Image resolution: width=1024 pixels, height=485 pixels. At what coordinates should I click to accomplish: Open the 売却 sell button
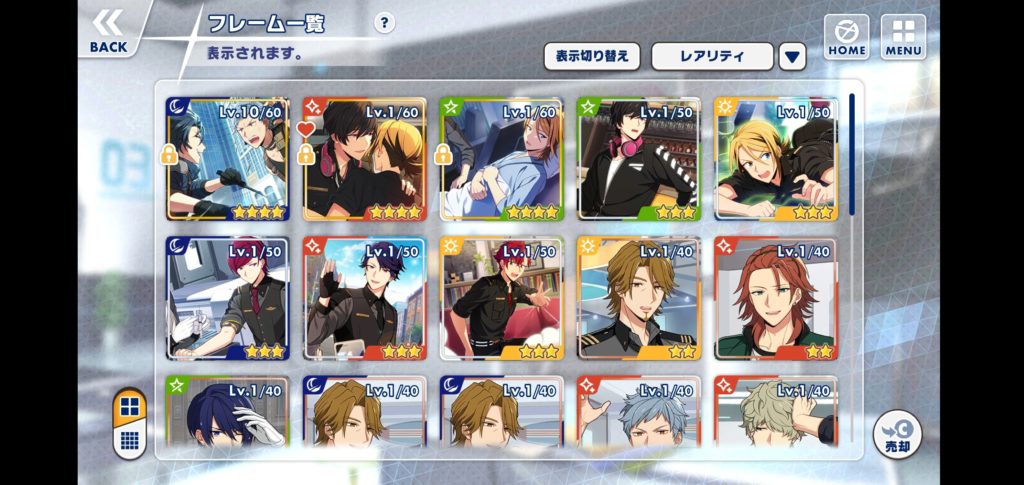(897, 435)
